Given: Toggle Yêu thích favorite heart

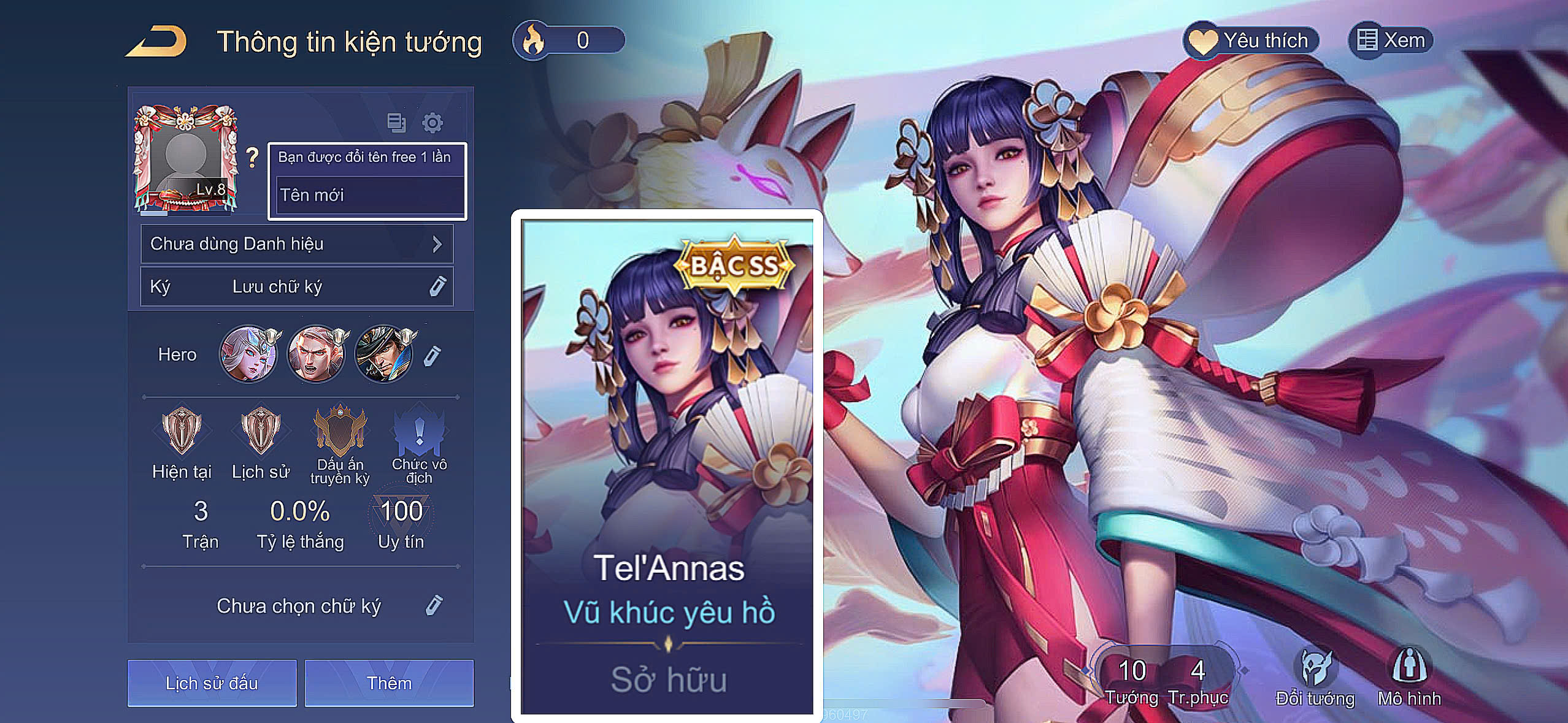Looking at the screenshot, I should (1251, 40).
